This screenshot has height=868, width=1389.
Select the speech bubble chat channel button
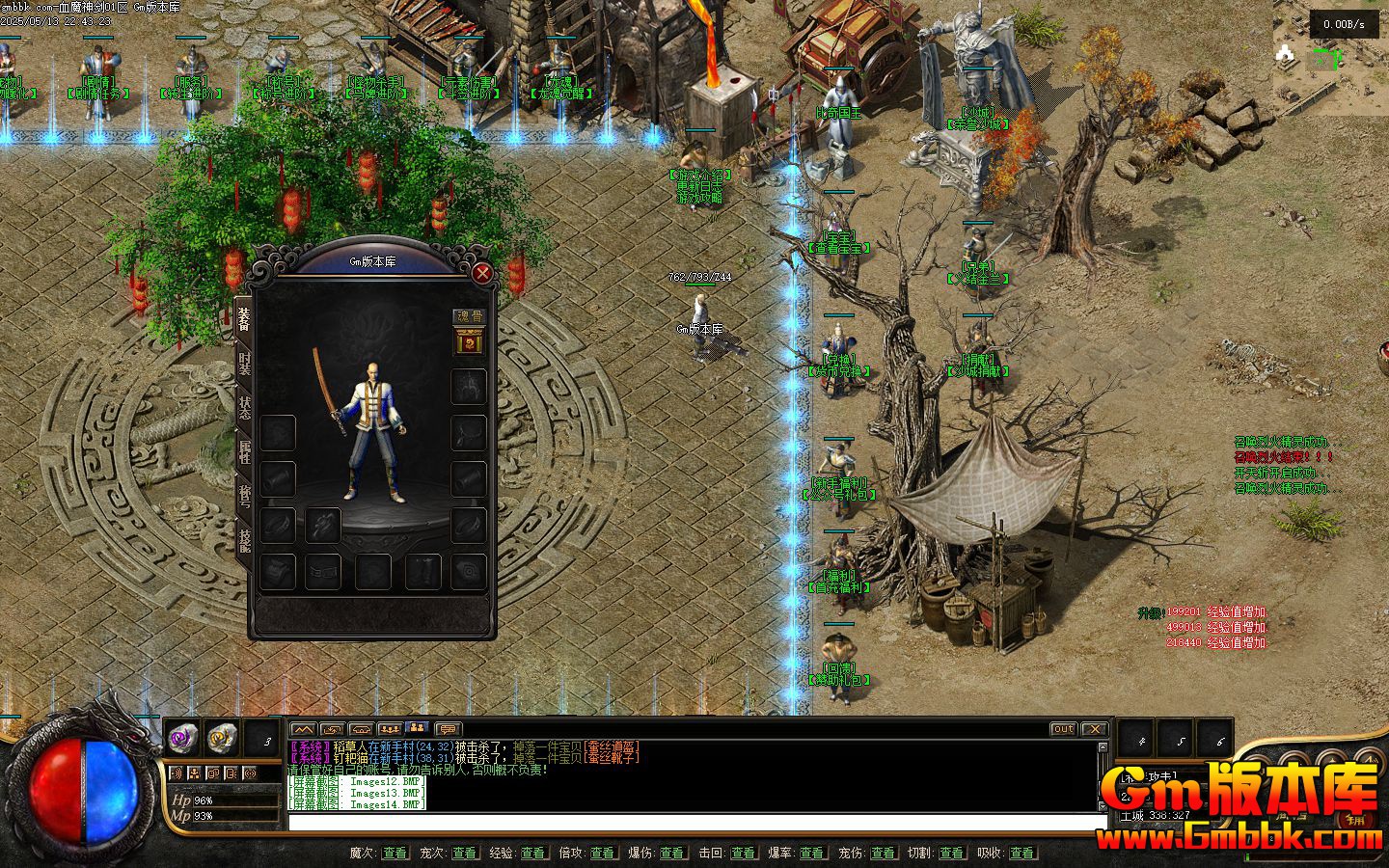pos(448,729)
